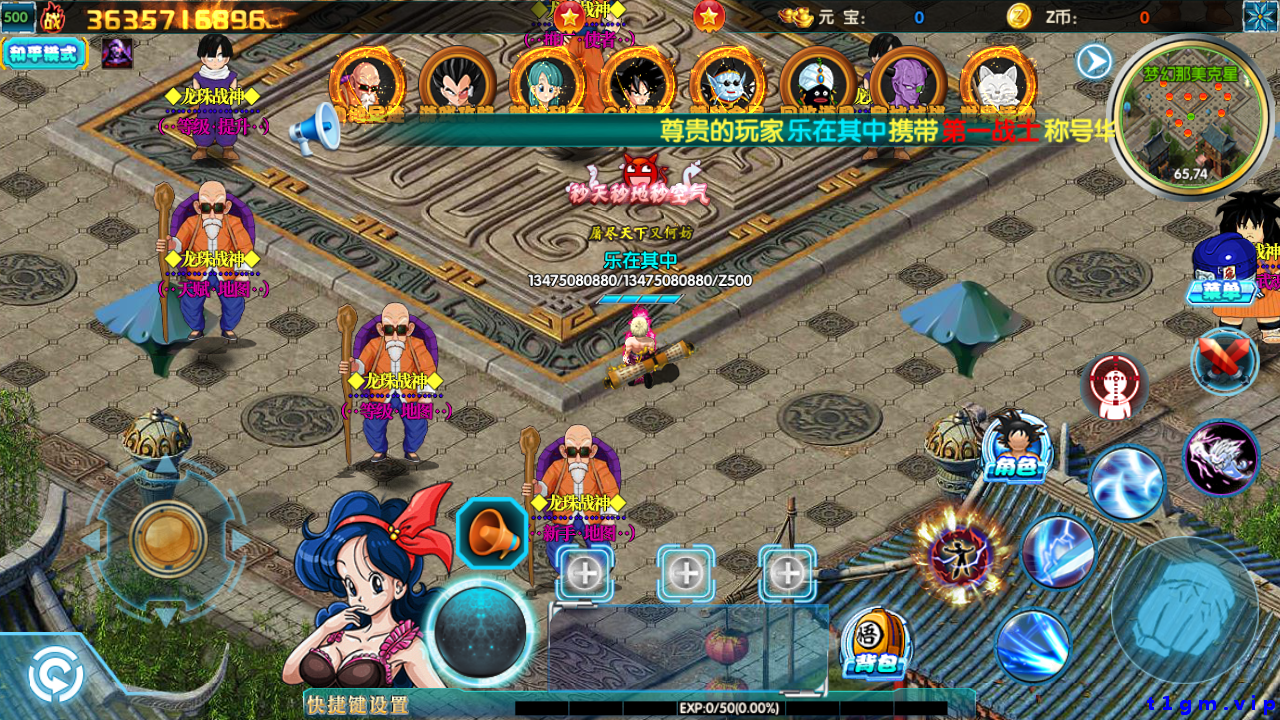Open the 快捷键设置 shortcut settings
This screenshot has height=720, width=1280.
(x=358, y=705)
